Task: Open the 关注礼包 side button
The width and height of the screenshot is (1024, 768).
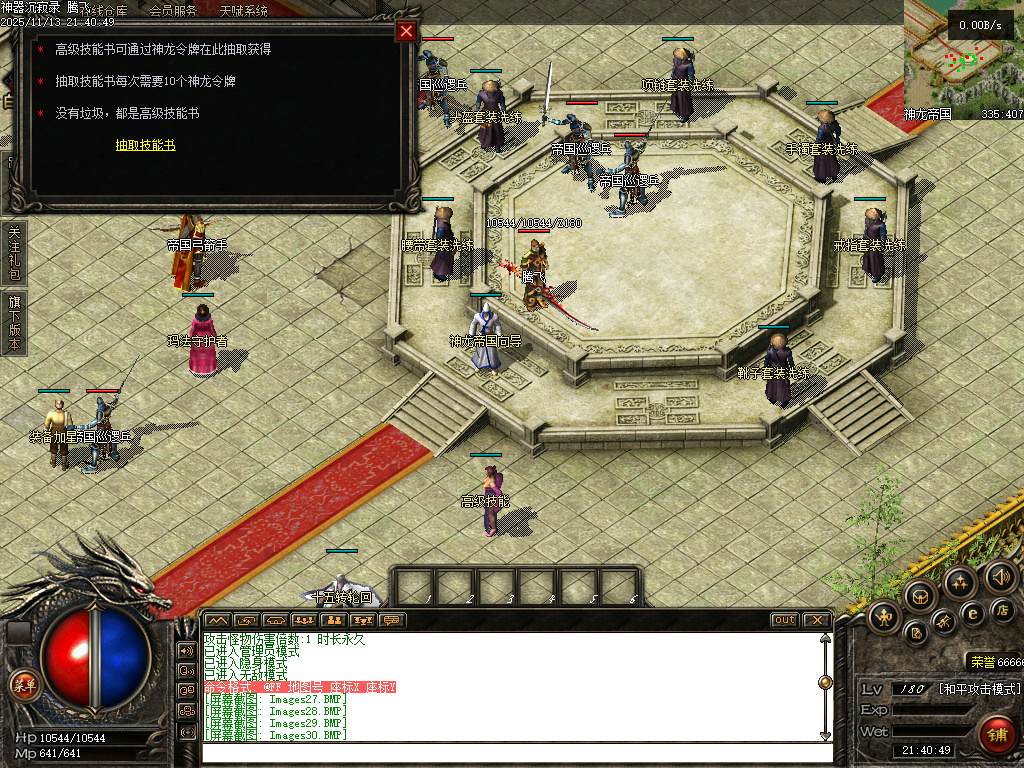Action: click(x=14, y=252)
